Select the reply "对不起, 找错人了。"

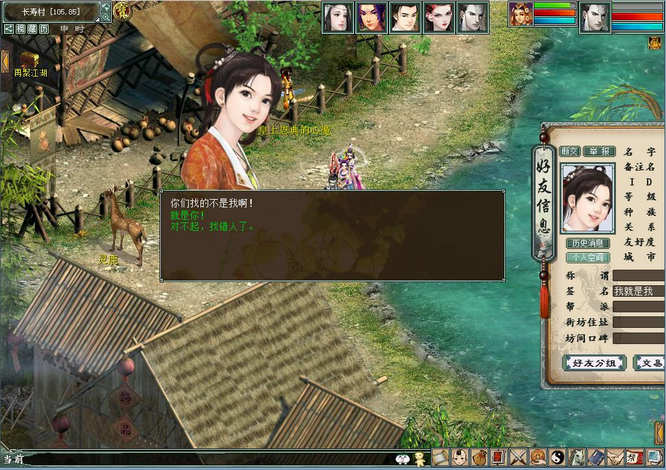[x=212, y=227]
